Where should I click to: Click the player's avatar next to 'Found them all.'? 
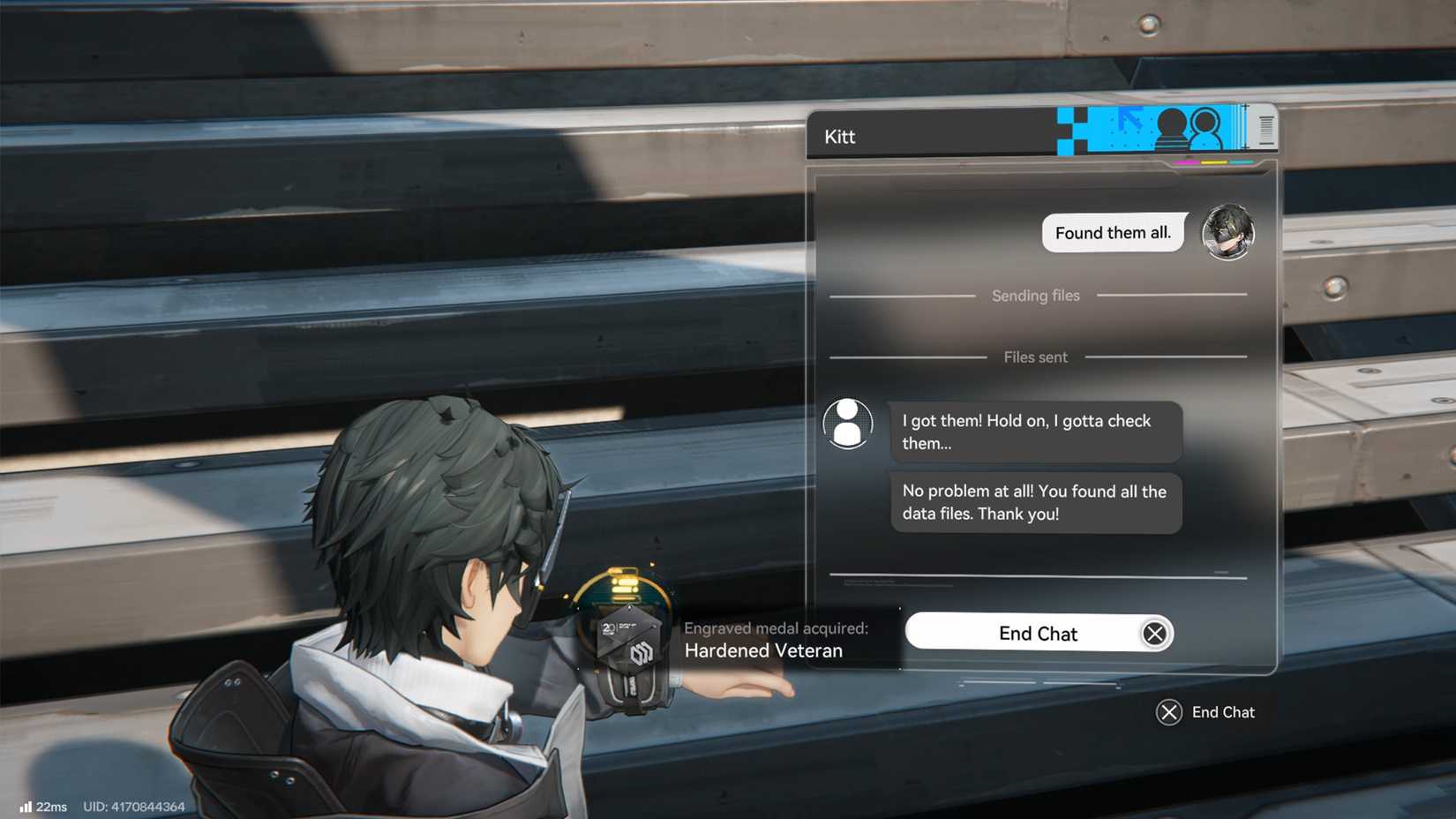tap(1228, 232)
